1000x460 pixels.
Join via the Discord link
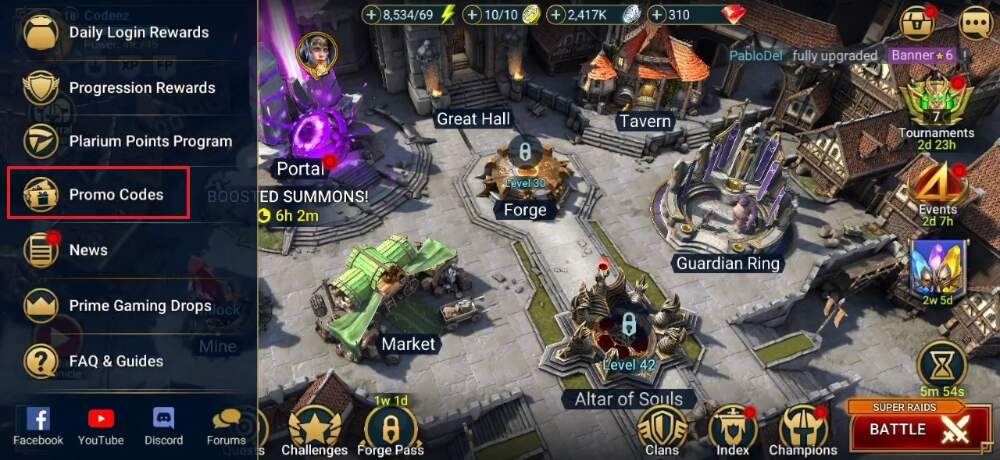(x=164, y=426)
